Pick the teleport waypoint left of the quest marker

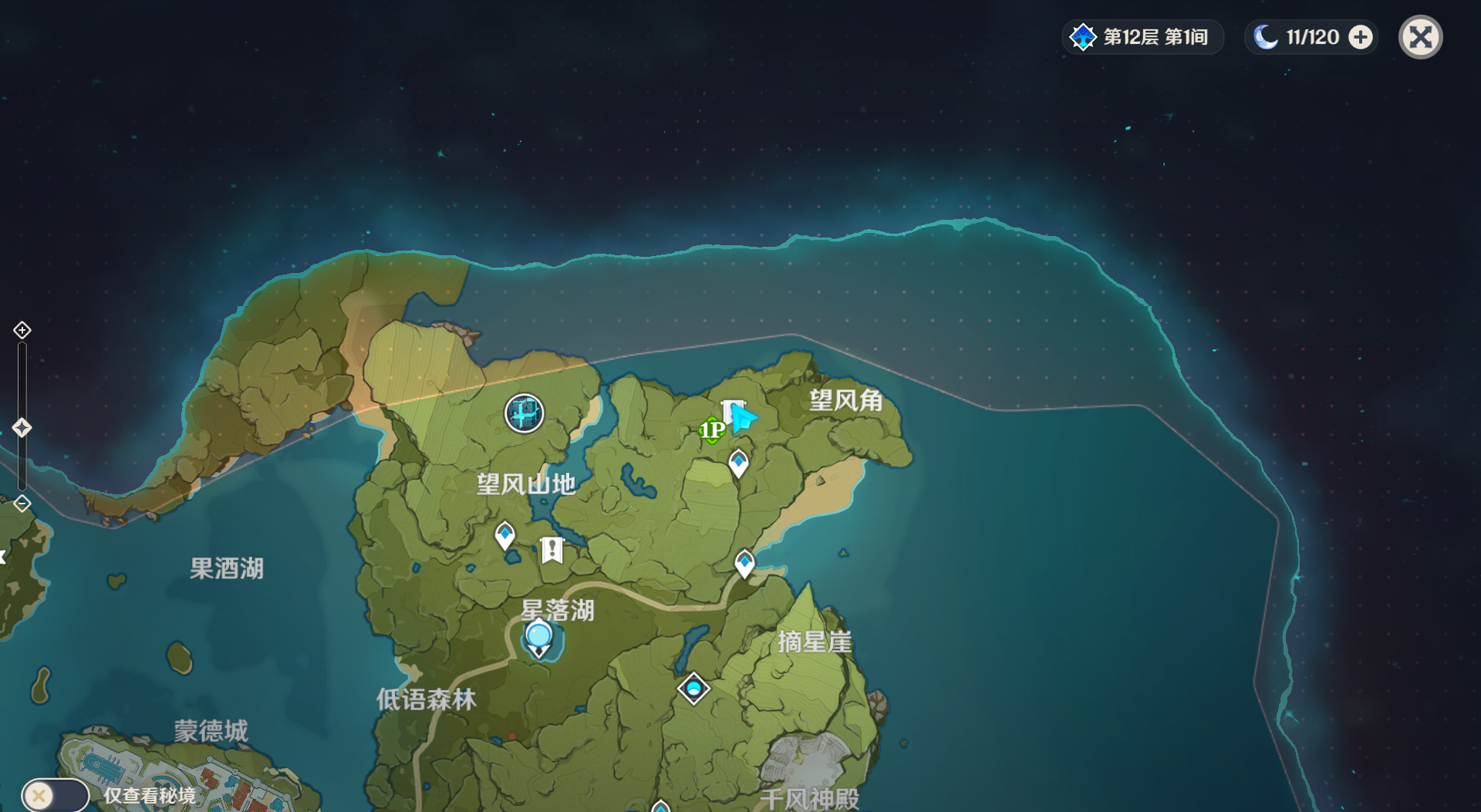point(505,534)
